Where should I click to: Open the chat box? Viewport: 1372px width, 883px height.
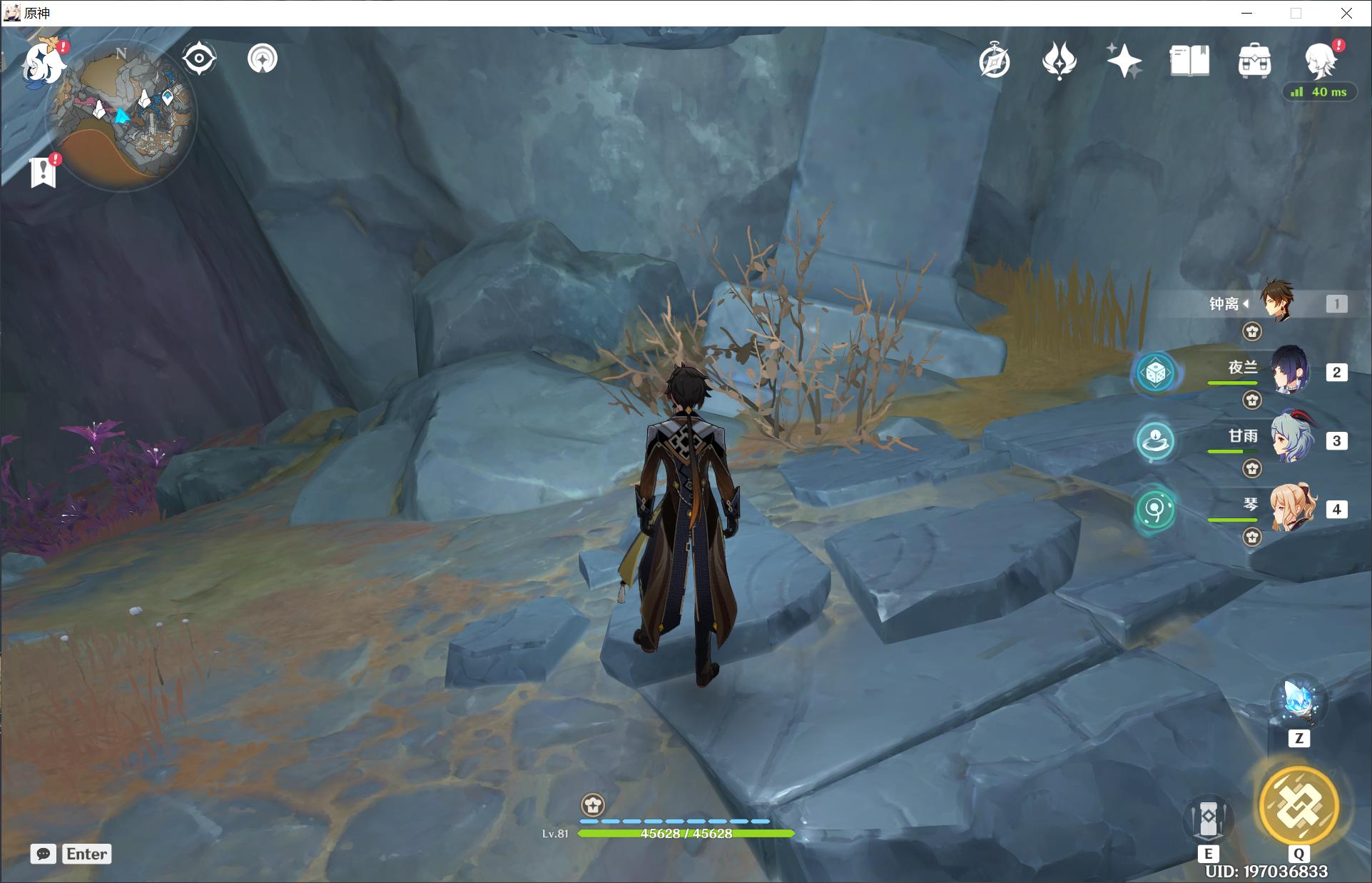pos(44,854)
